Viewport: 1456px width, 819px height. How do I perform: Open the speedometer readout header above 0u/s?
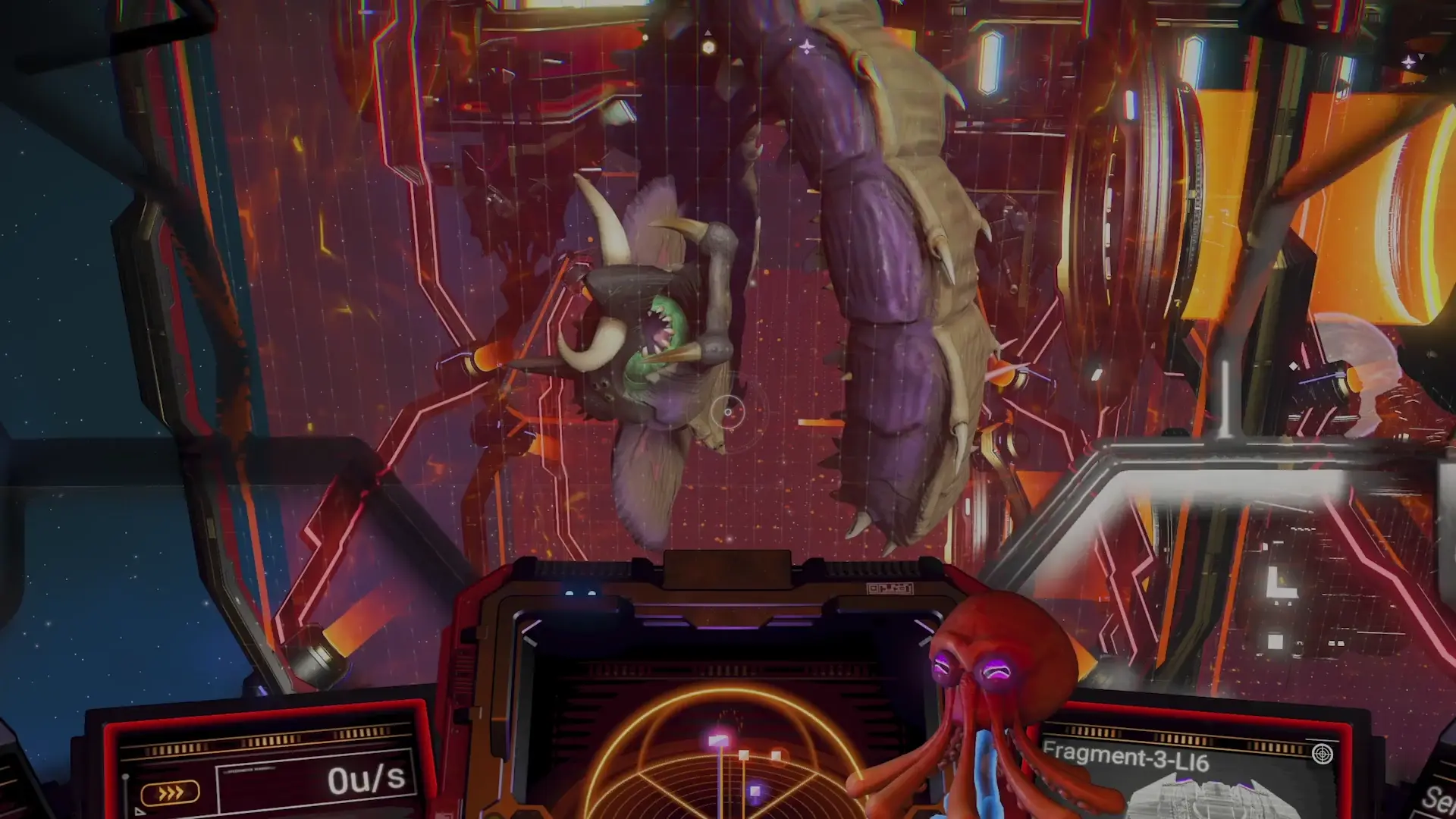click(249, 770)
